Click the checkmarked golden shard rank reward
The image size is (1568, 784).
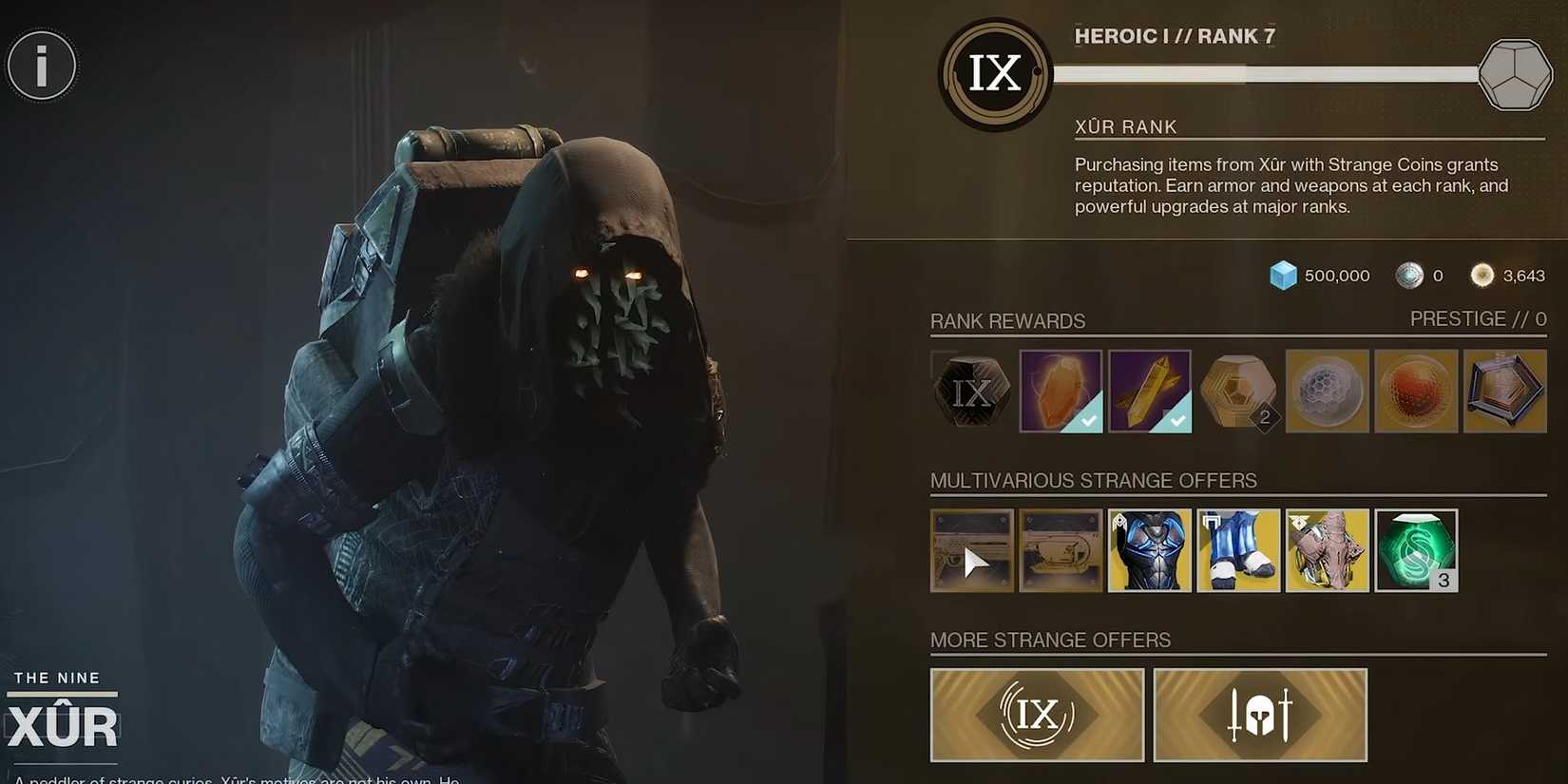[1150, 391]
